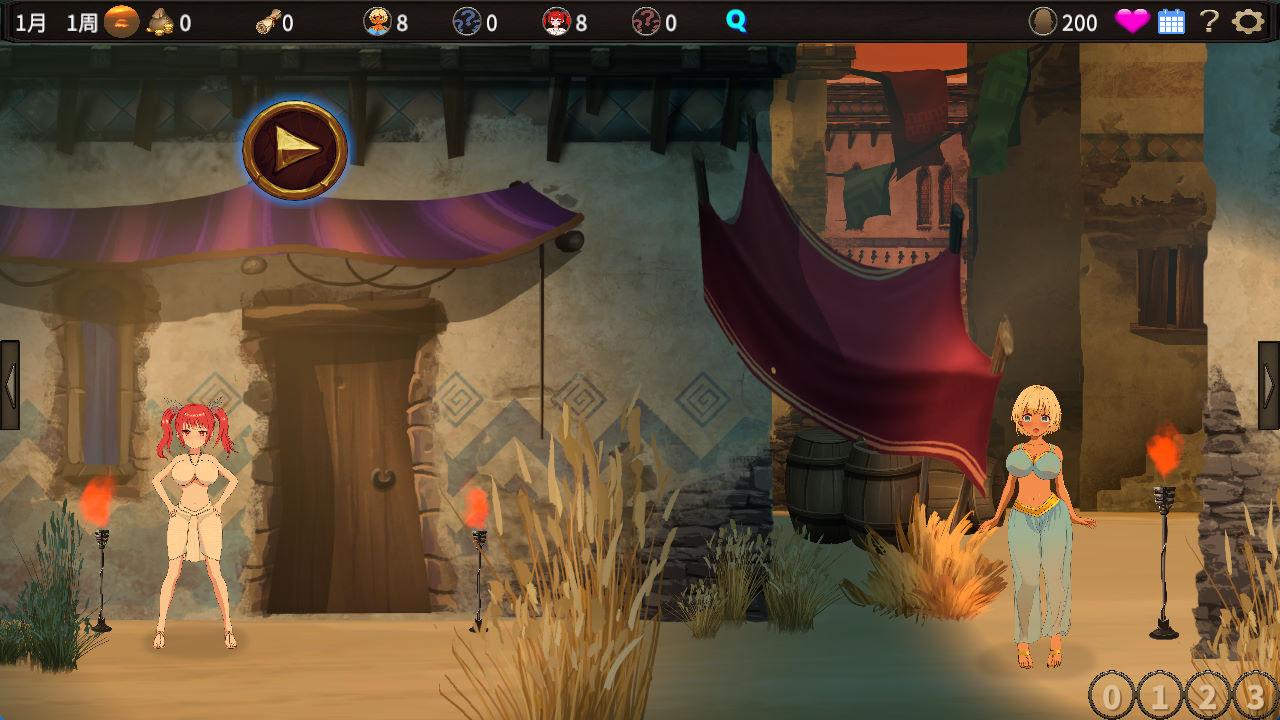Select the speed button labeled 1

1158,695
